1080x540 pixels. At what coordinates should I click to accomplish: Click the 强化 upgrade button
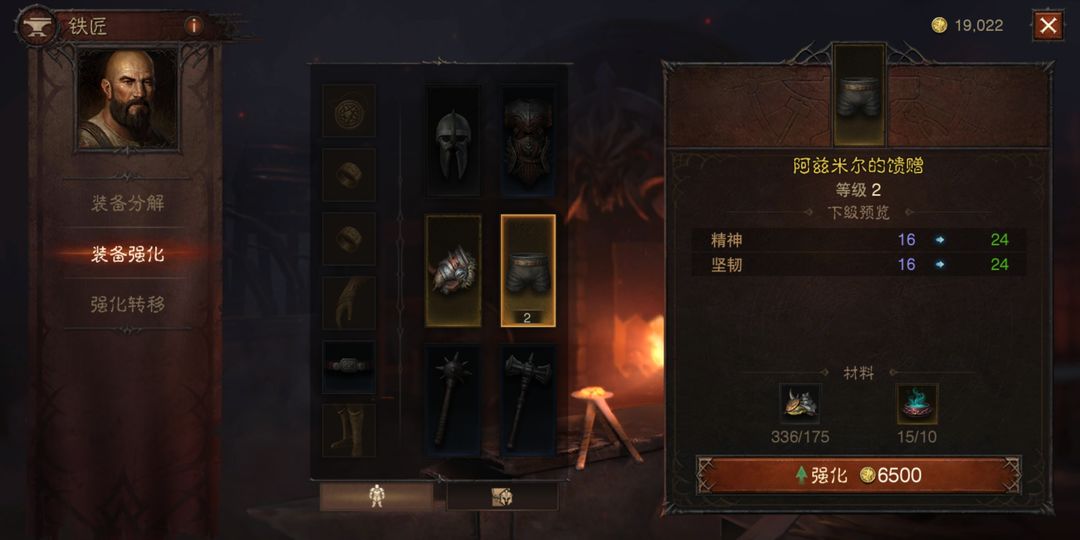858,475
